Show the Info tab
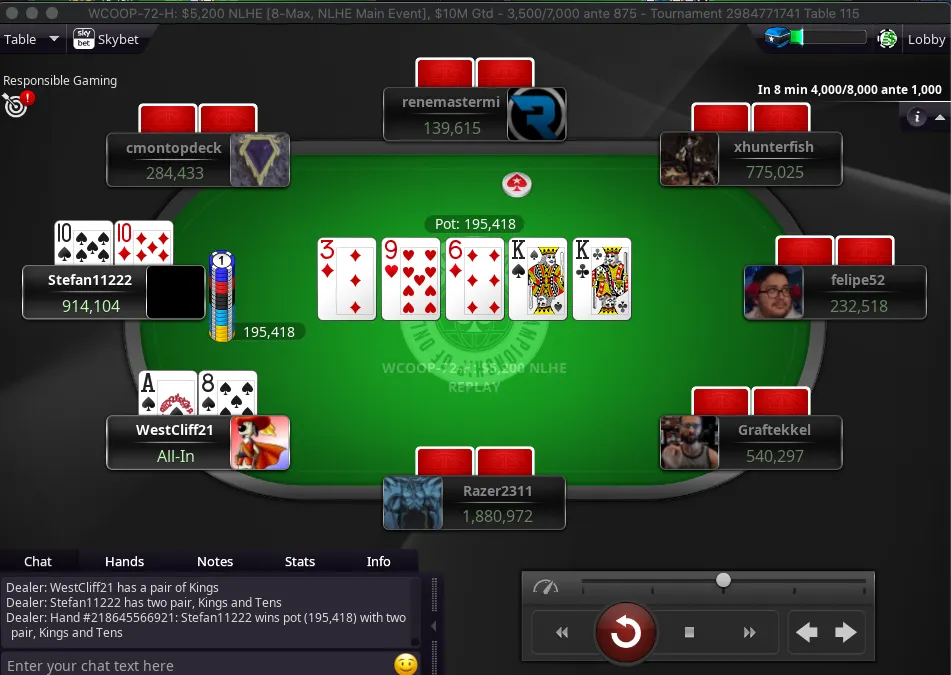Viewport: 951px width, 675px height. [379, 561]
